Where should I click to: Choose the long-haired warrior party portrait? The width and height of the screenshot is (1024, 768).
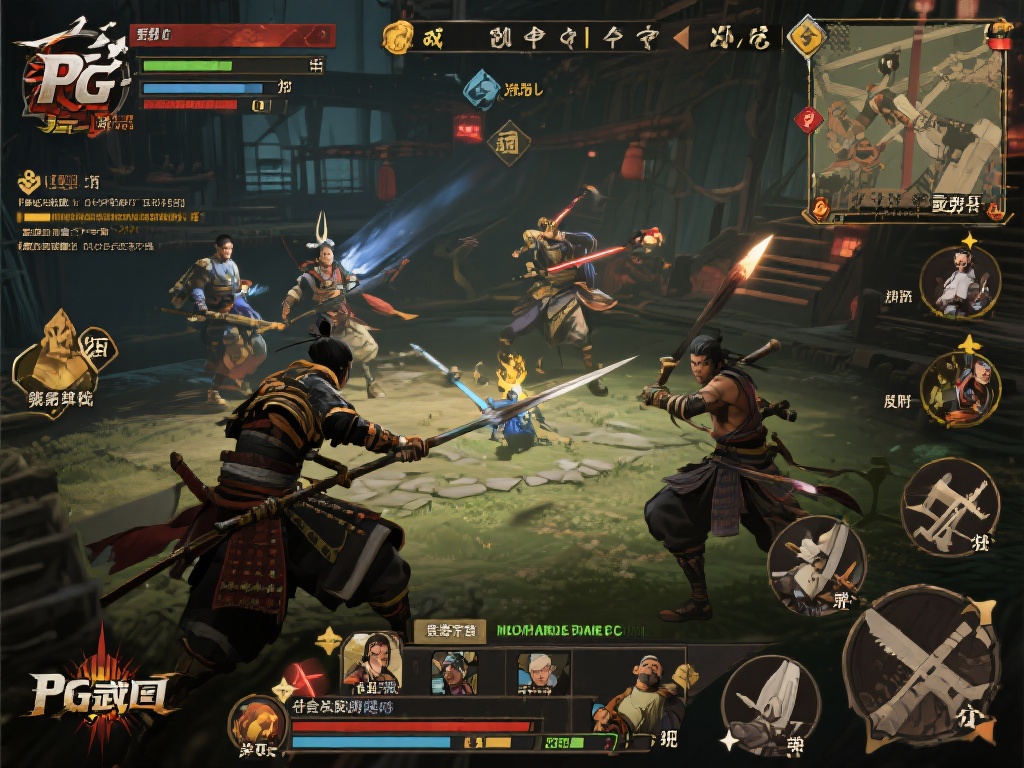372,662
